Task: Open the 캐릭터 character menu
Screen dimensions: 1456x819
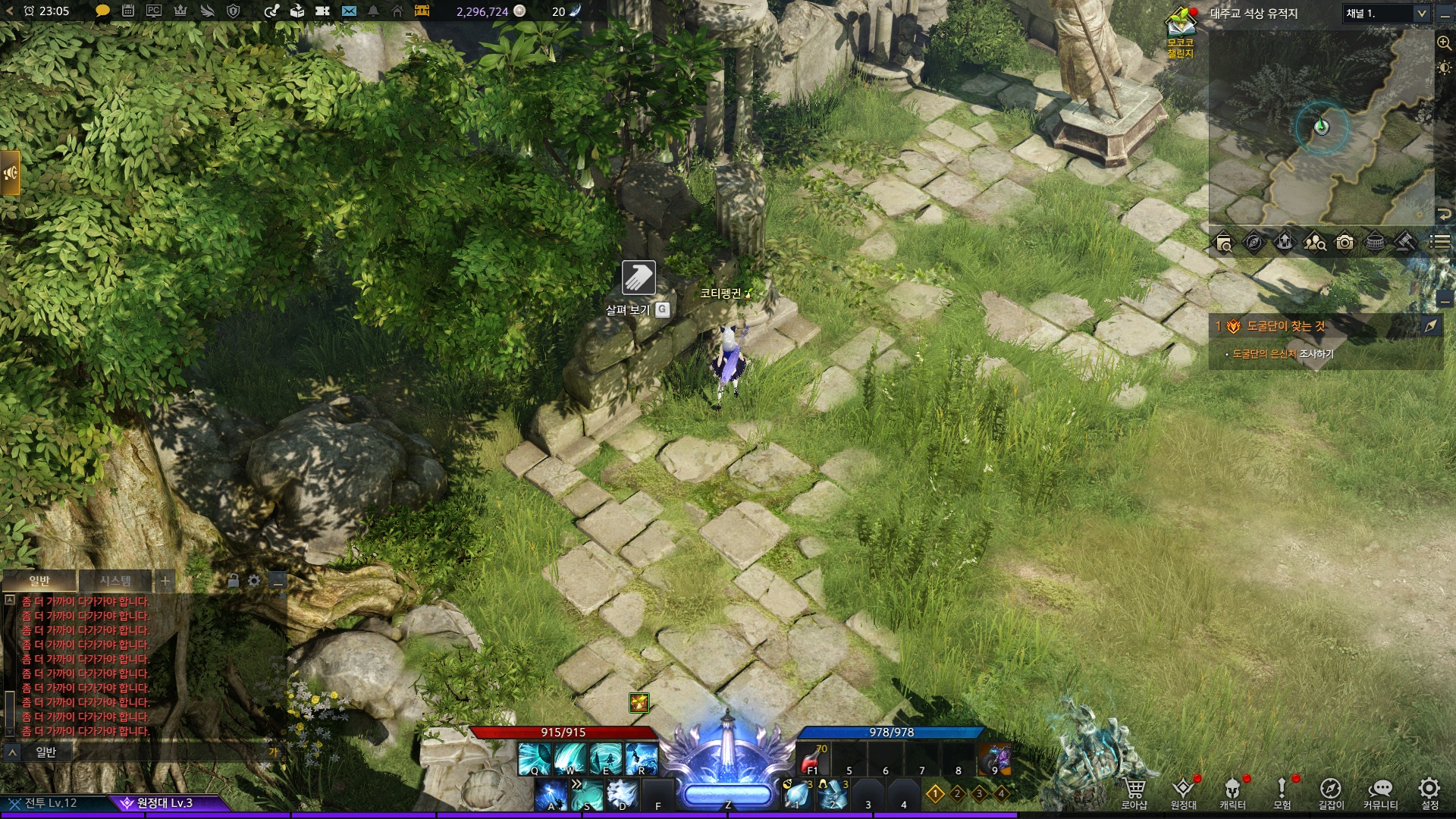Action: point(1232,792)
